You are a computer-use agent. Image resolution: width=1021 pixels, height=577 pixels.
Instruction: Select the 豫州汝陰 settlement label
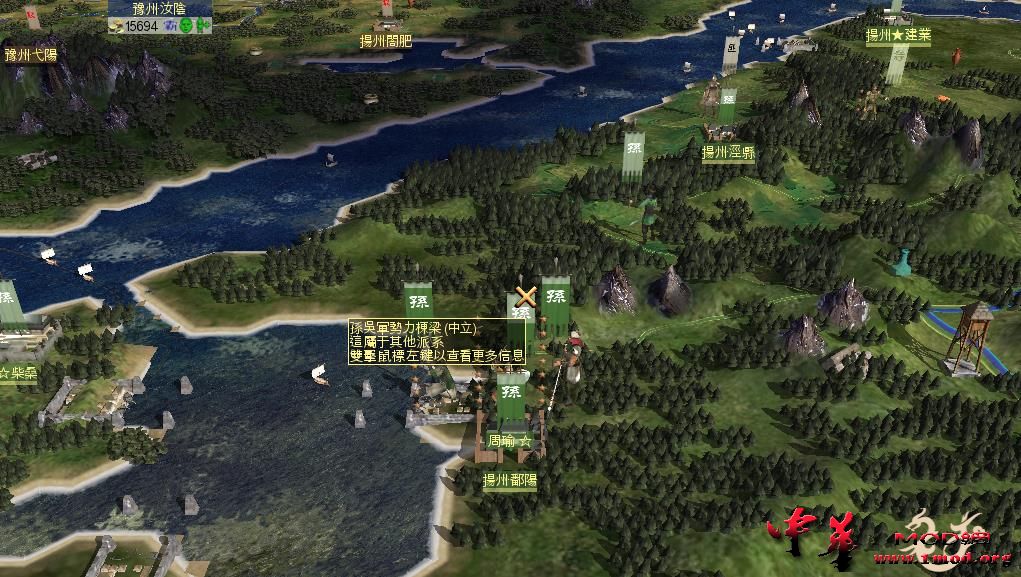coord(160,8)
